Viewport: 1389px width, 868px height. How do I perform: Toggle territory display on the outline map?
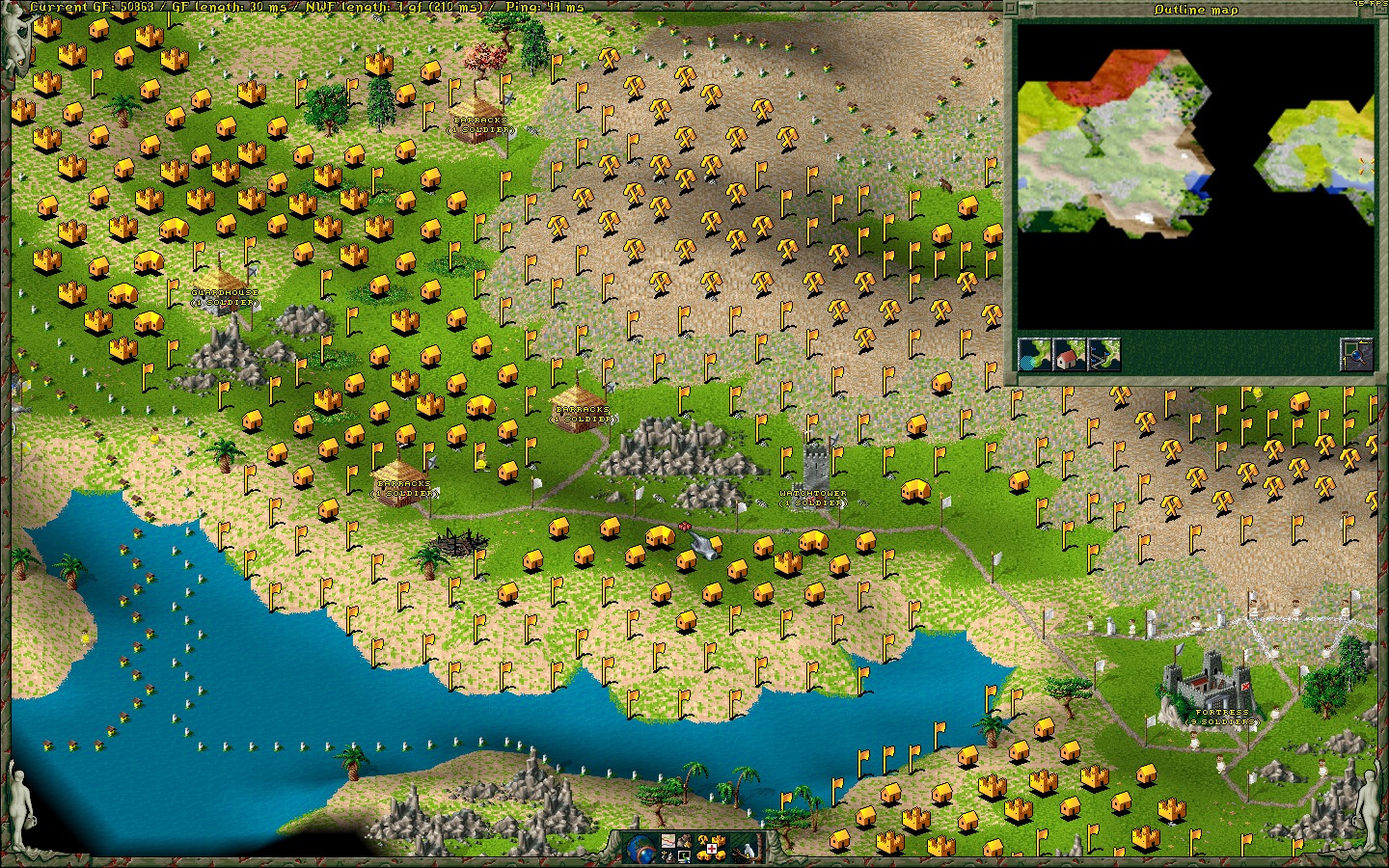[x=1035, y=355]
